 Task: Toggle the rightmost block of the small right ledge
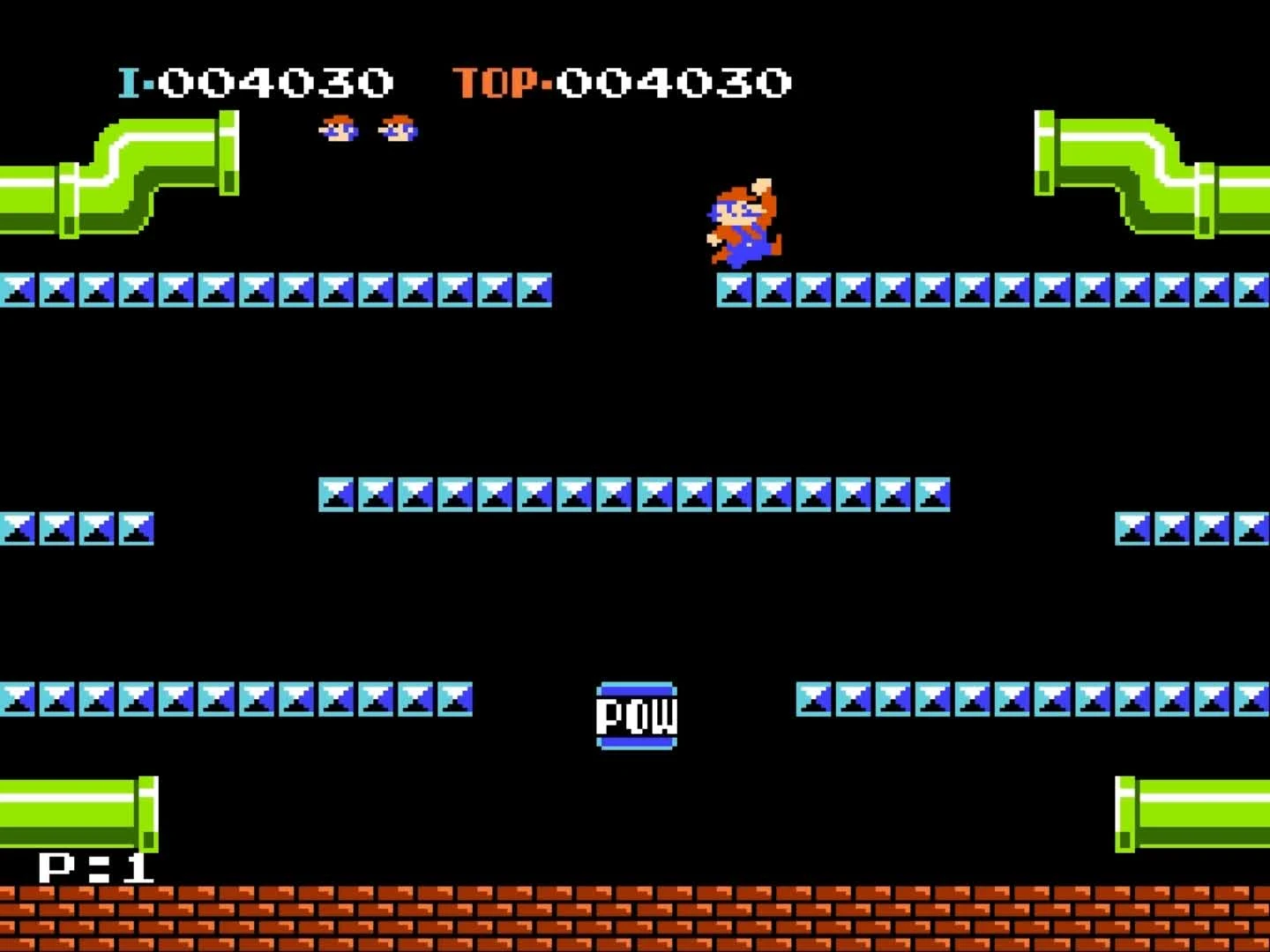pos(1252,530)
